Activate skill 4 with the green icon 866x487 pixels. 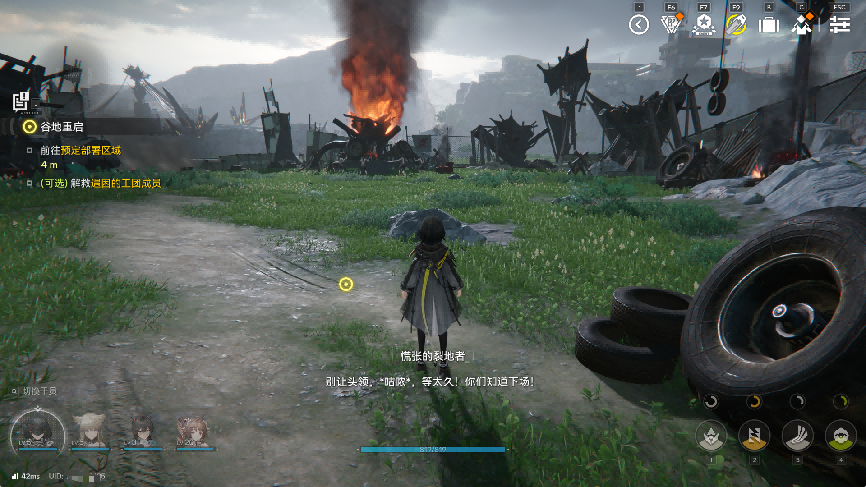pos(840,435)
